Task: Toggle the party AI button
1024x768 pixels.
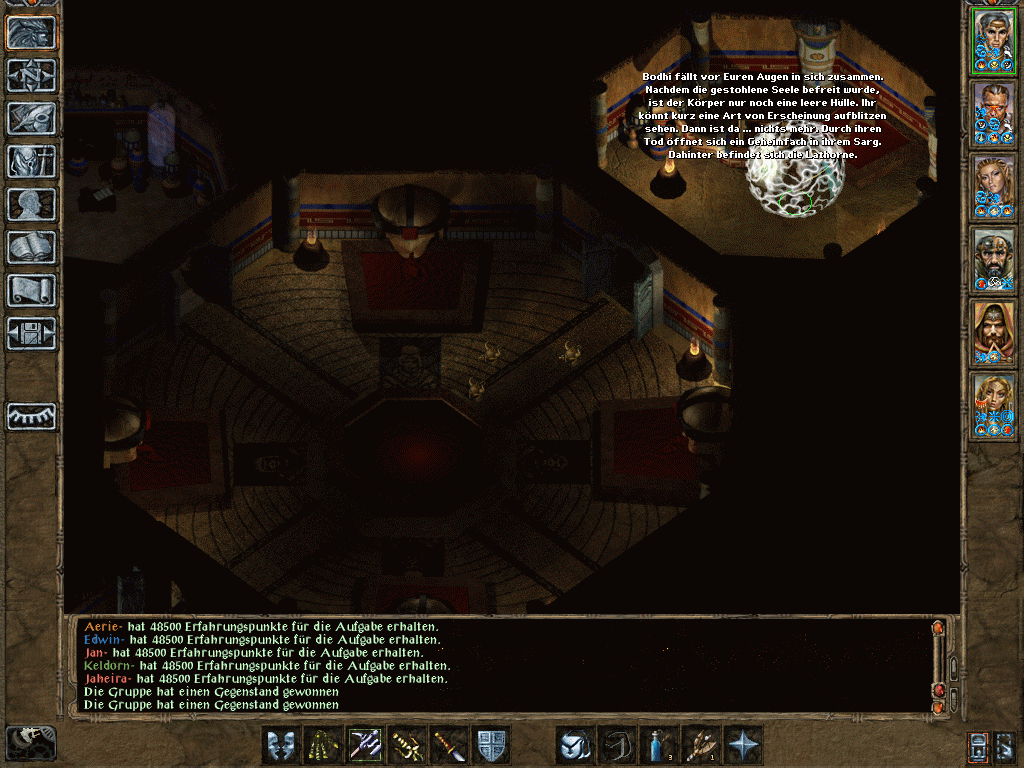Action: [x=979, y=745]
